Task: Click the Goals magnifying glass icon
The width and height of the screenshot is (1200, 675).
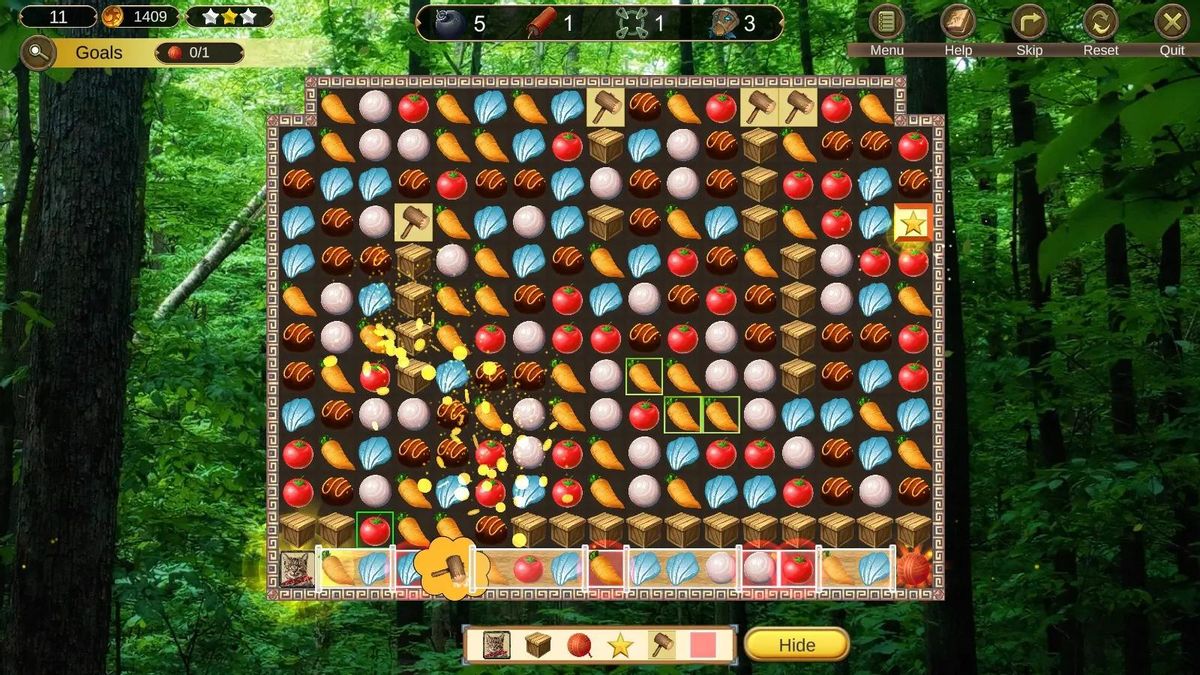Action: tap(38, 52)
